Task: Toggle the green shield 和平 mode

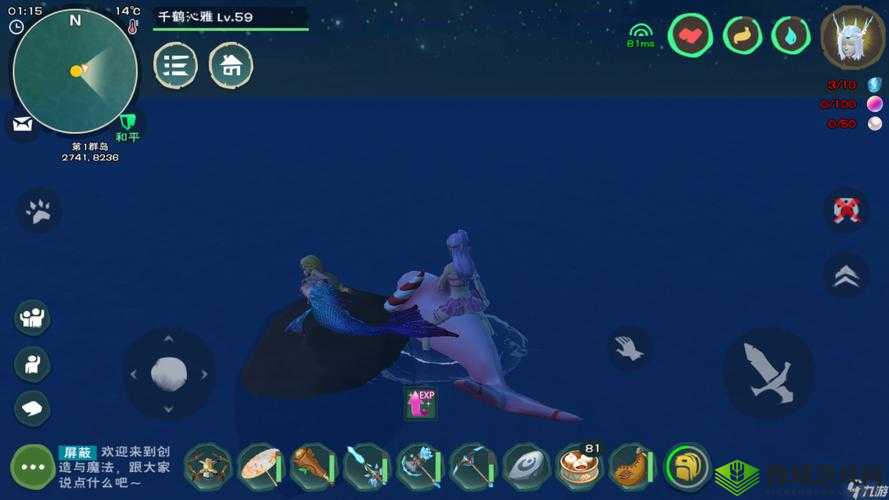Action: 127,124
